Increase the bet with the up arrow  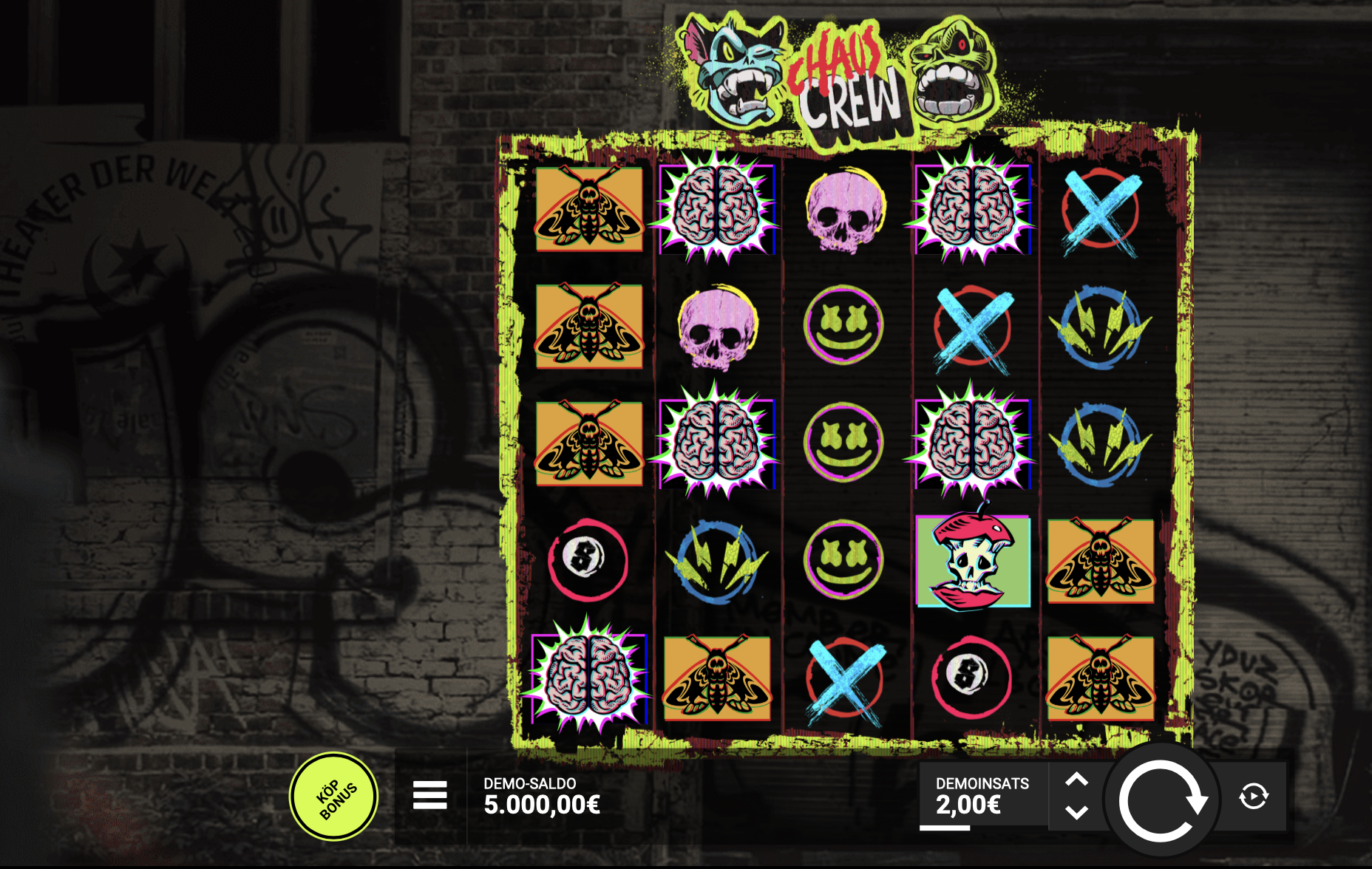point(1076,779)
